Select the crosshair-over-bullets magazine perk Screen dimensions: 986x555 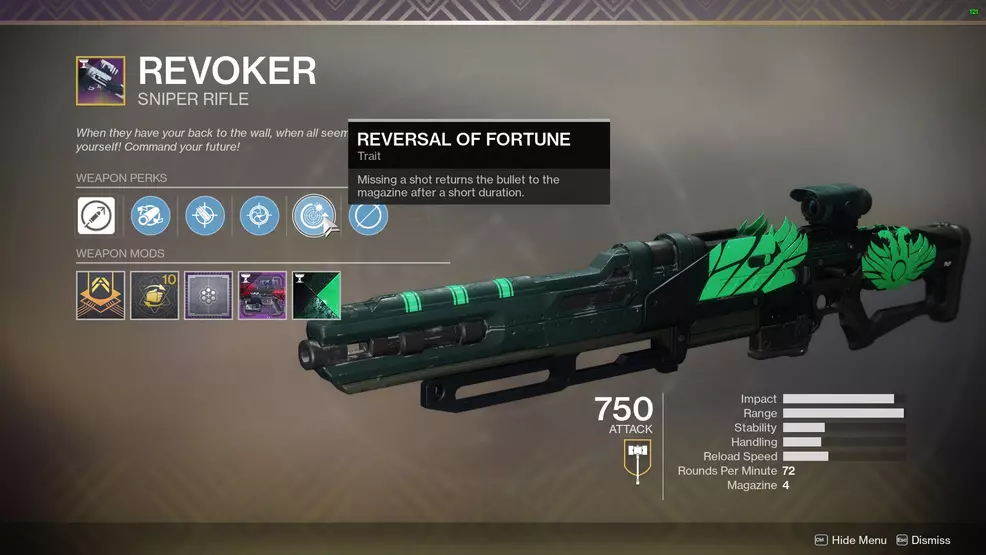coord(205,216)
